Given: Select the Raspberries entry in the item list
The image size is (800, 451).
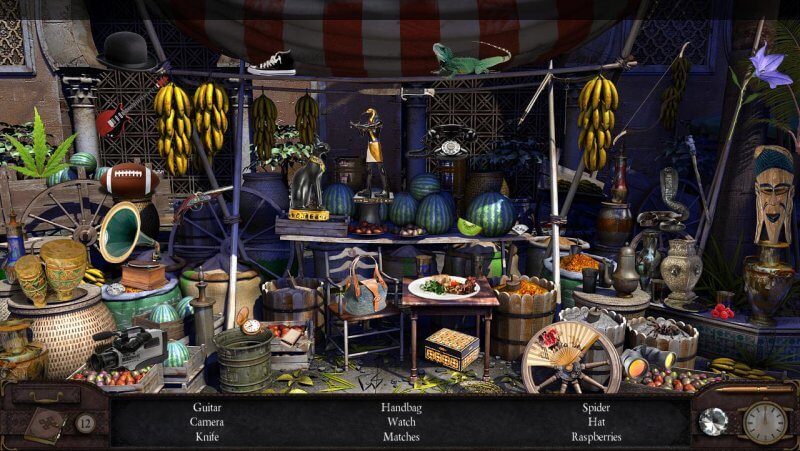Looking at the screenshot, I should (597, 437).
